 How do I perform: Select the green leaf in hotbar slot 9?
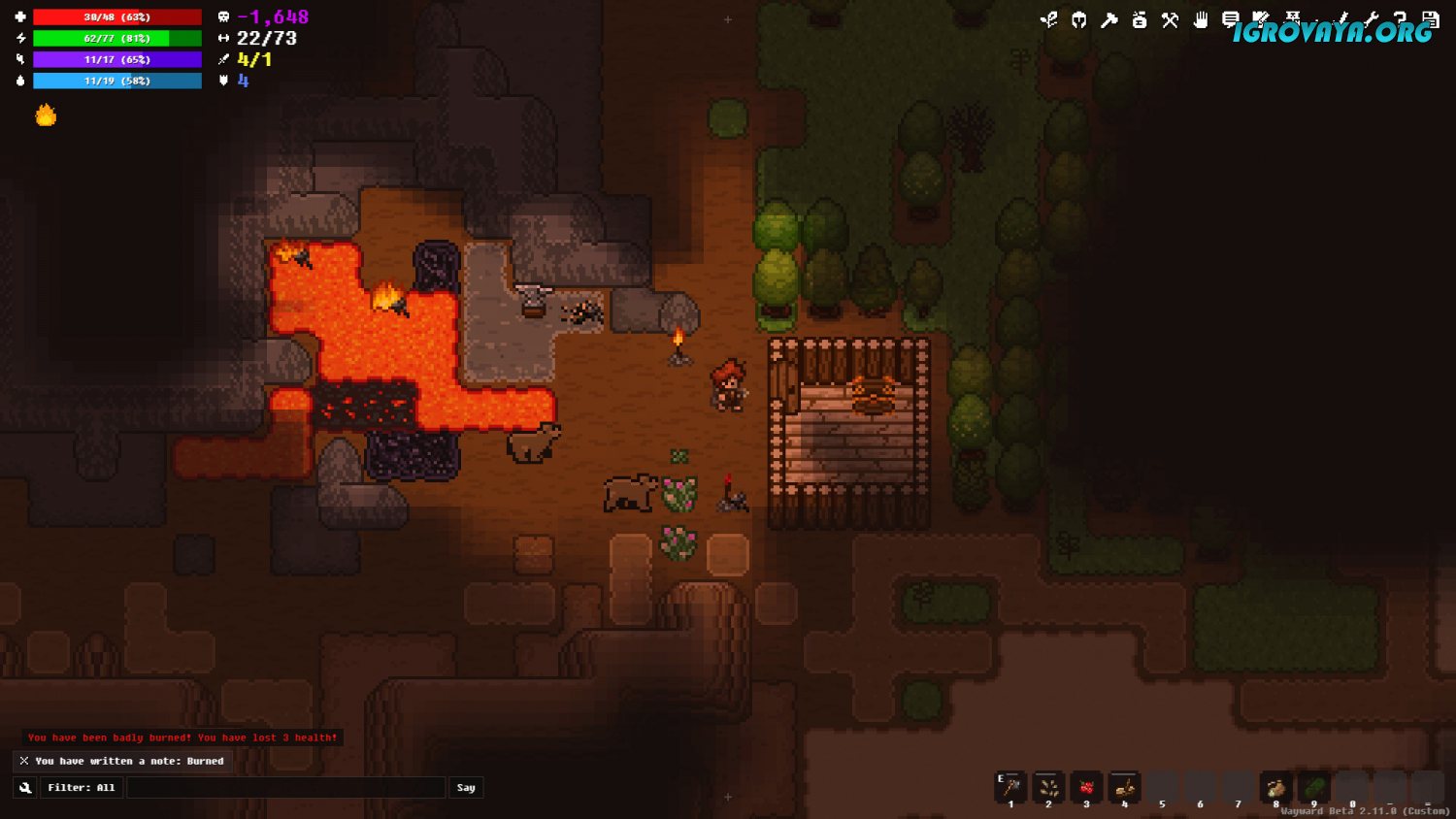point(1313,787)
